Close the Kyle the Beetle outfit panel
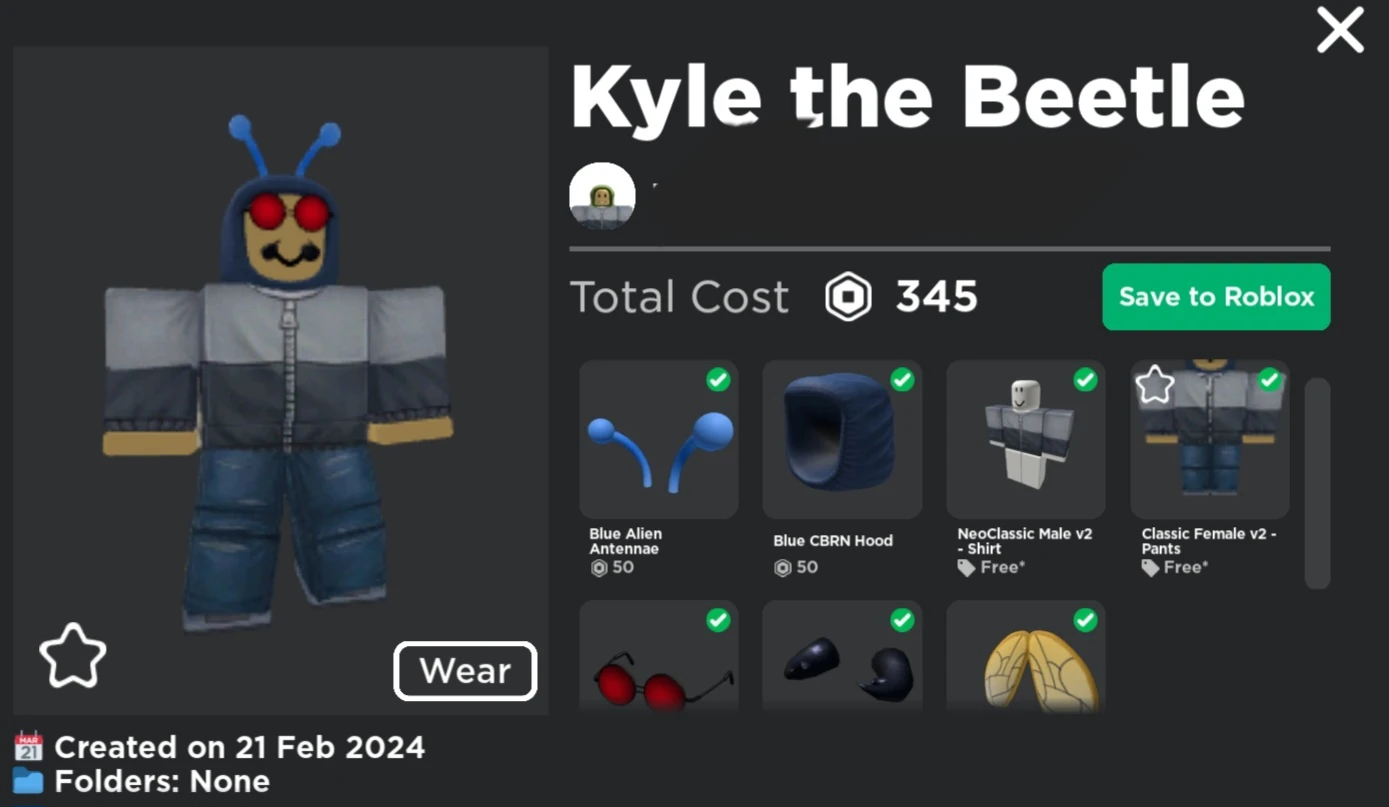Screen dimensions: 1389x807 coord(1339,30)
